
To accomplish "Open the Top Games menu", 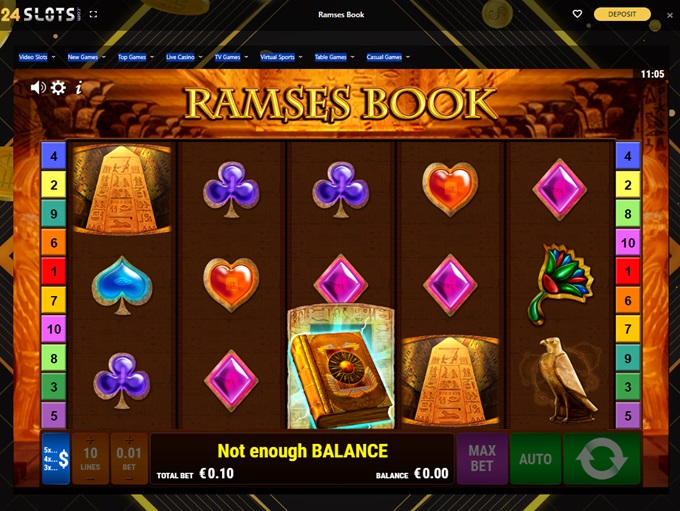I will [135, 57].
